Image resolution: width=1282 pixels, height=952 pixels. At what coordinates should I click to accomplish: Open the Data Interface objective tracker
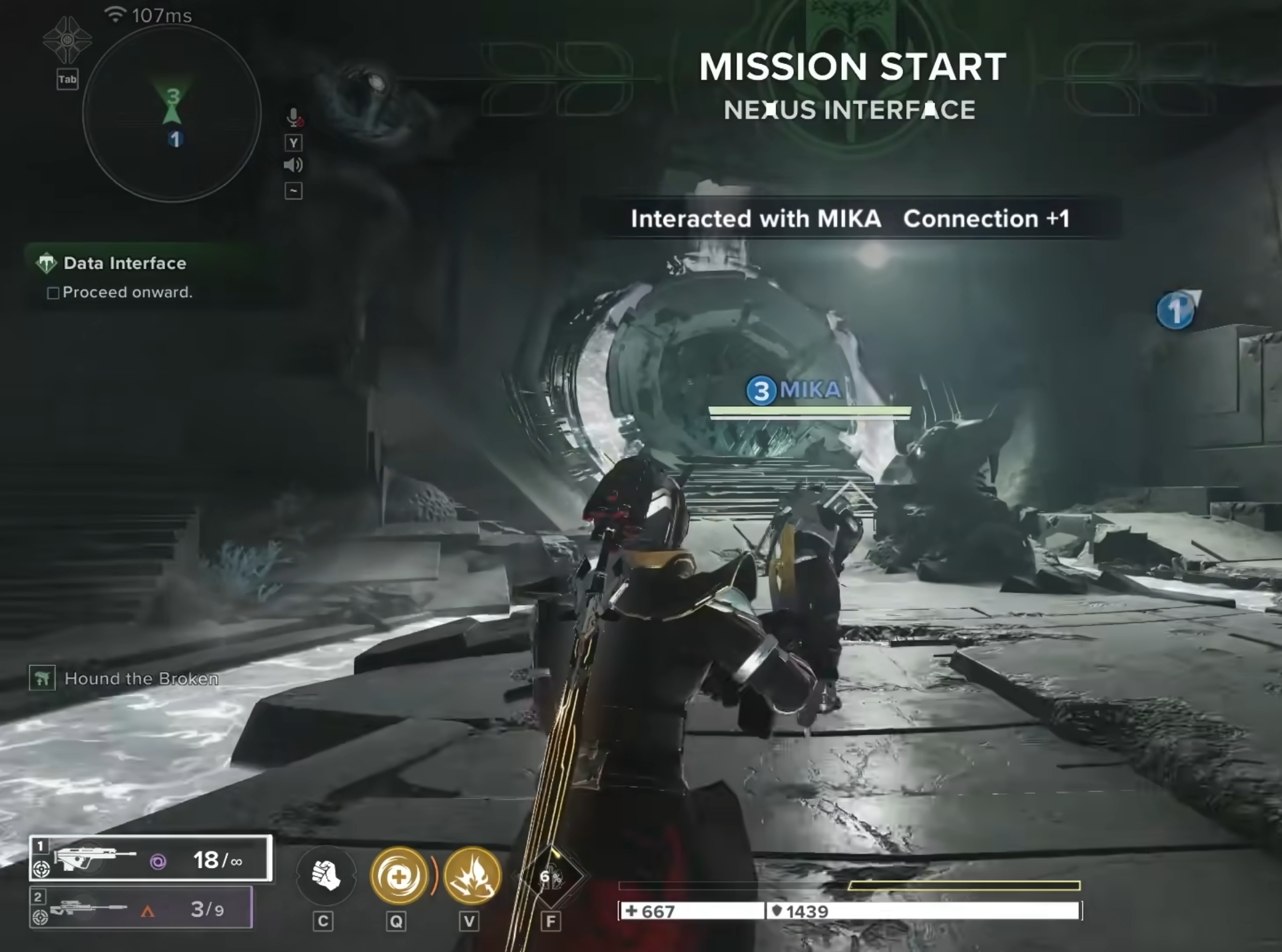(125, 264)
